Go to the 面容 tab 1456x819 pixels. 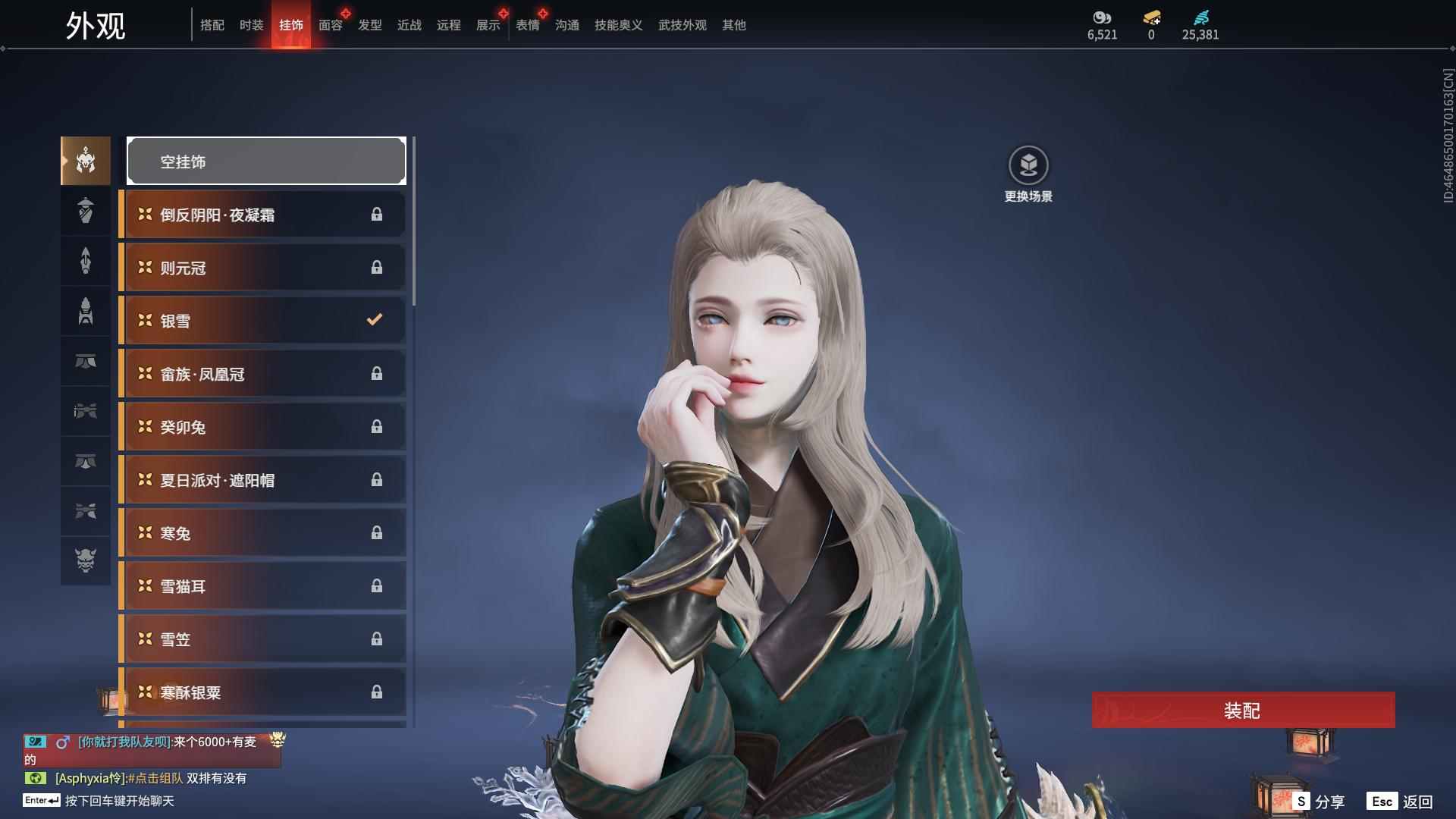(x=330, y=25)
